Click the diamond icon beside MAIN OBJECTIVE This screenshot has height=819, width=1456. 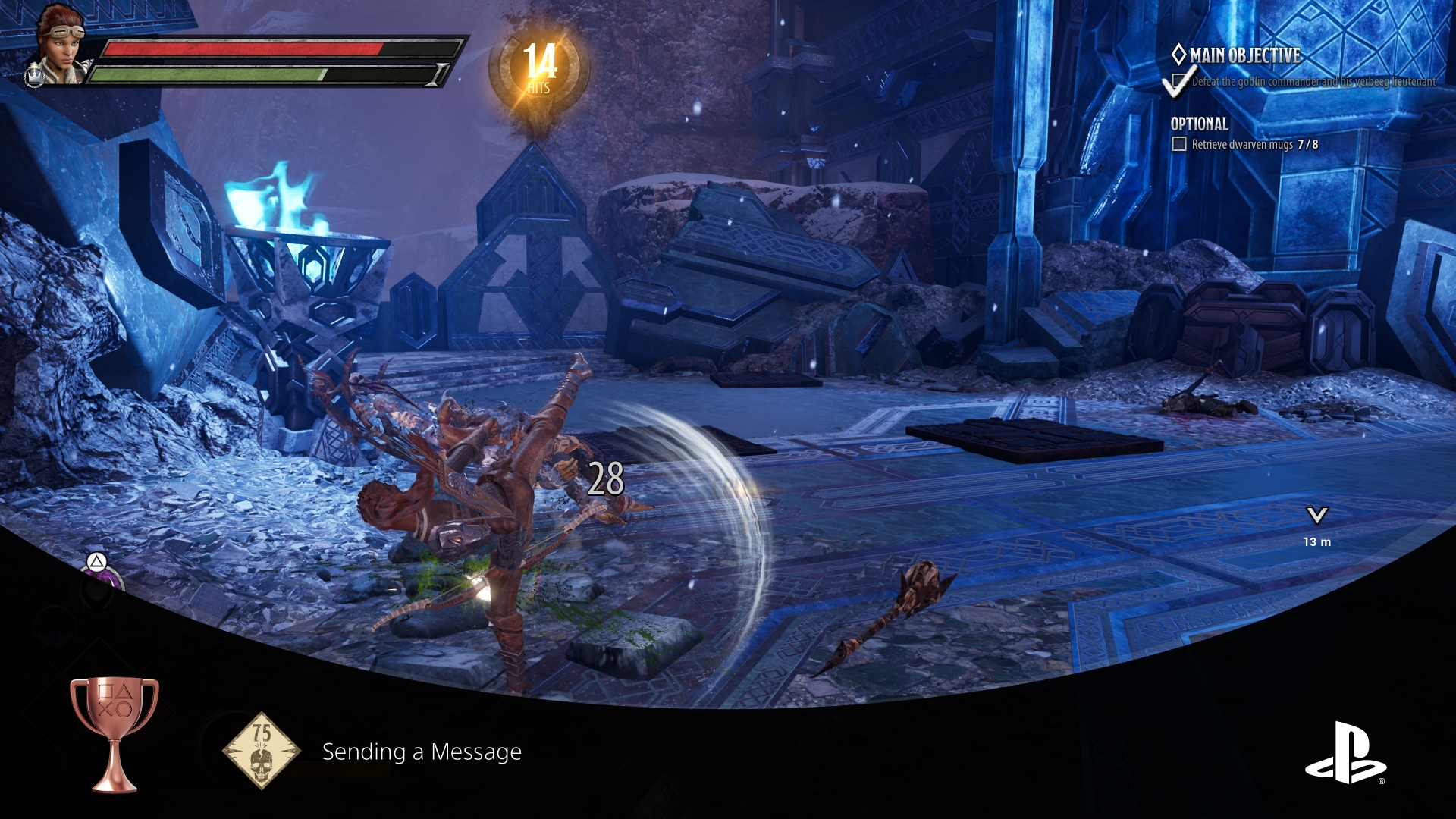click(1178, 55)
